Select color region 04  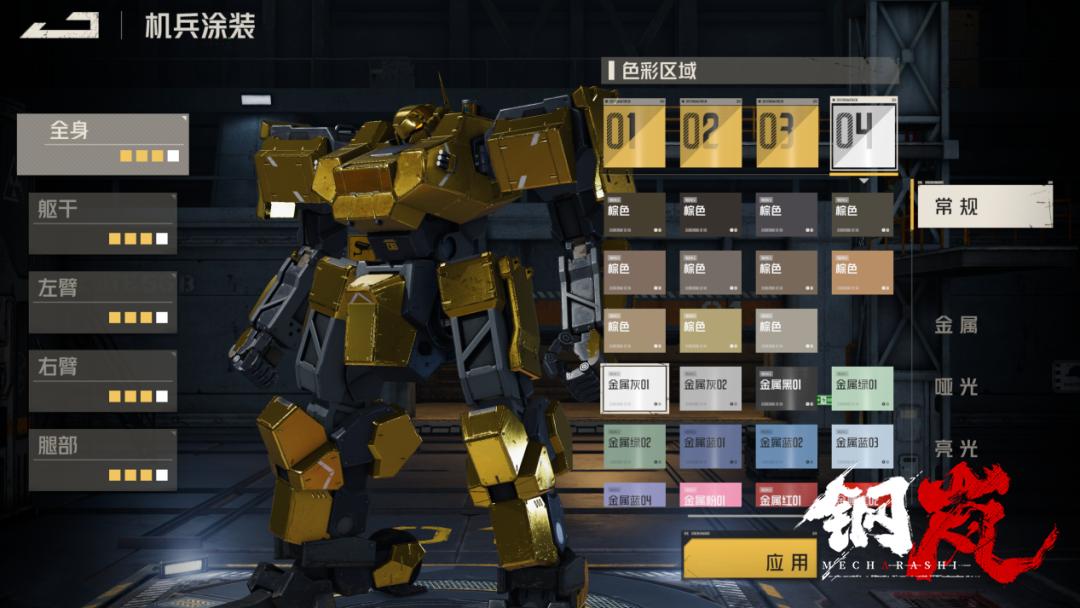[863, 133]
